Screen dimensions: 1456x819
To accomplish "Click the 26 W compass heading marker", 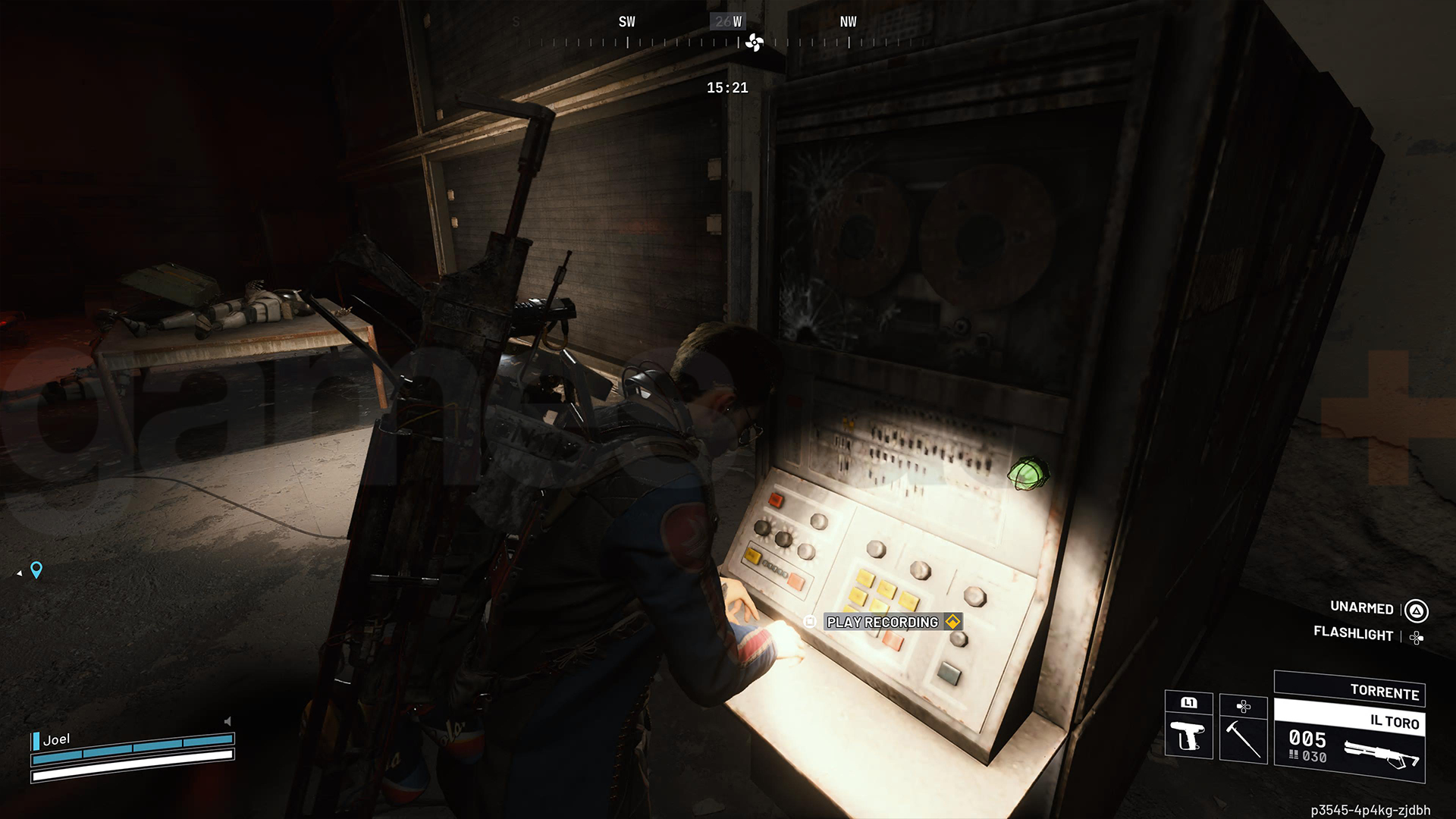I will [x=728, y=21].
